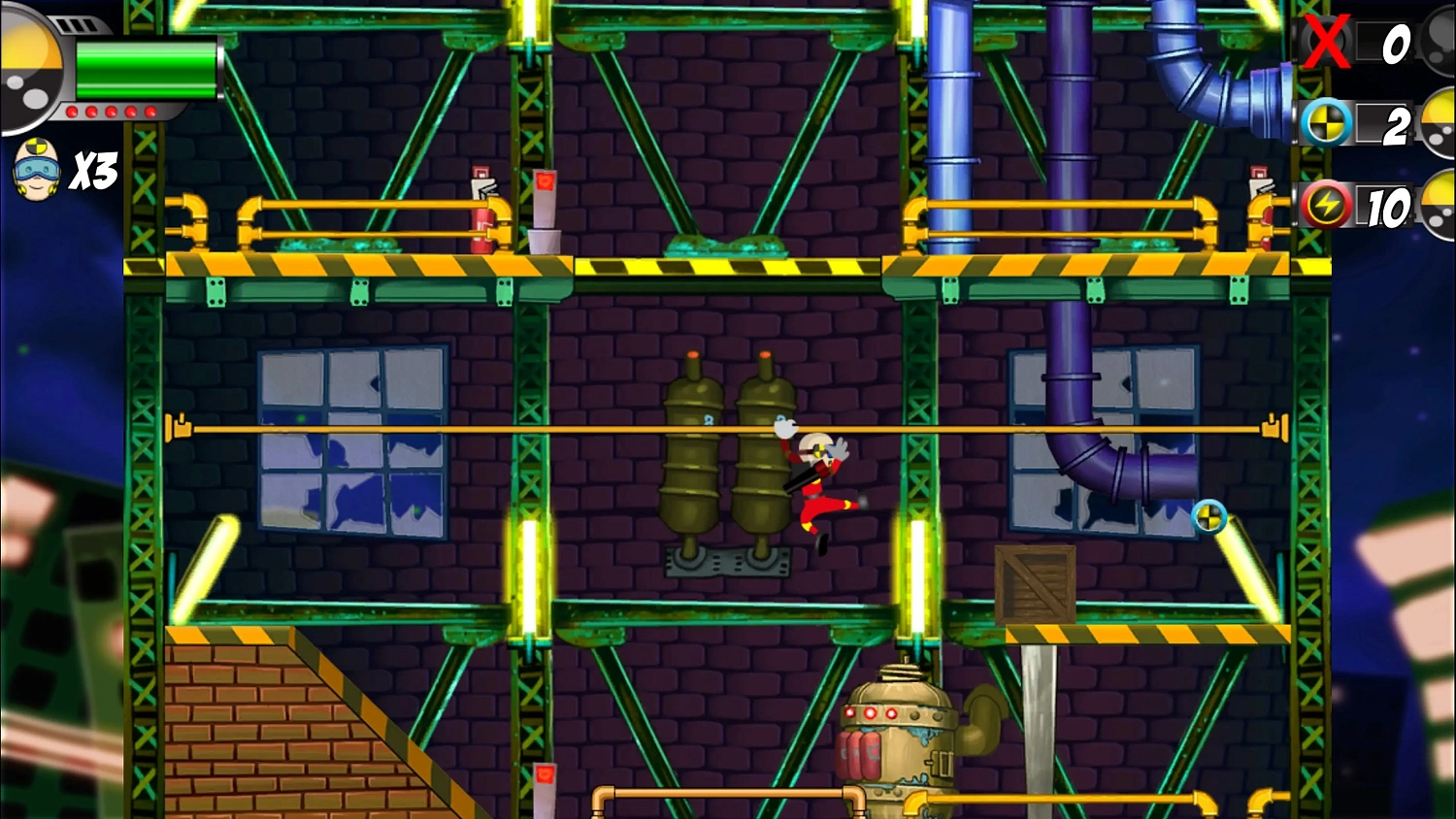Select the dummy helmet lives icon showing X3
Image resolution: width=1456 pixels, height=819 pixels.
(x=35, y=171)
